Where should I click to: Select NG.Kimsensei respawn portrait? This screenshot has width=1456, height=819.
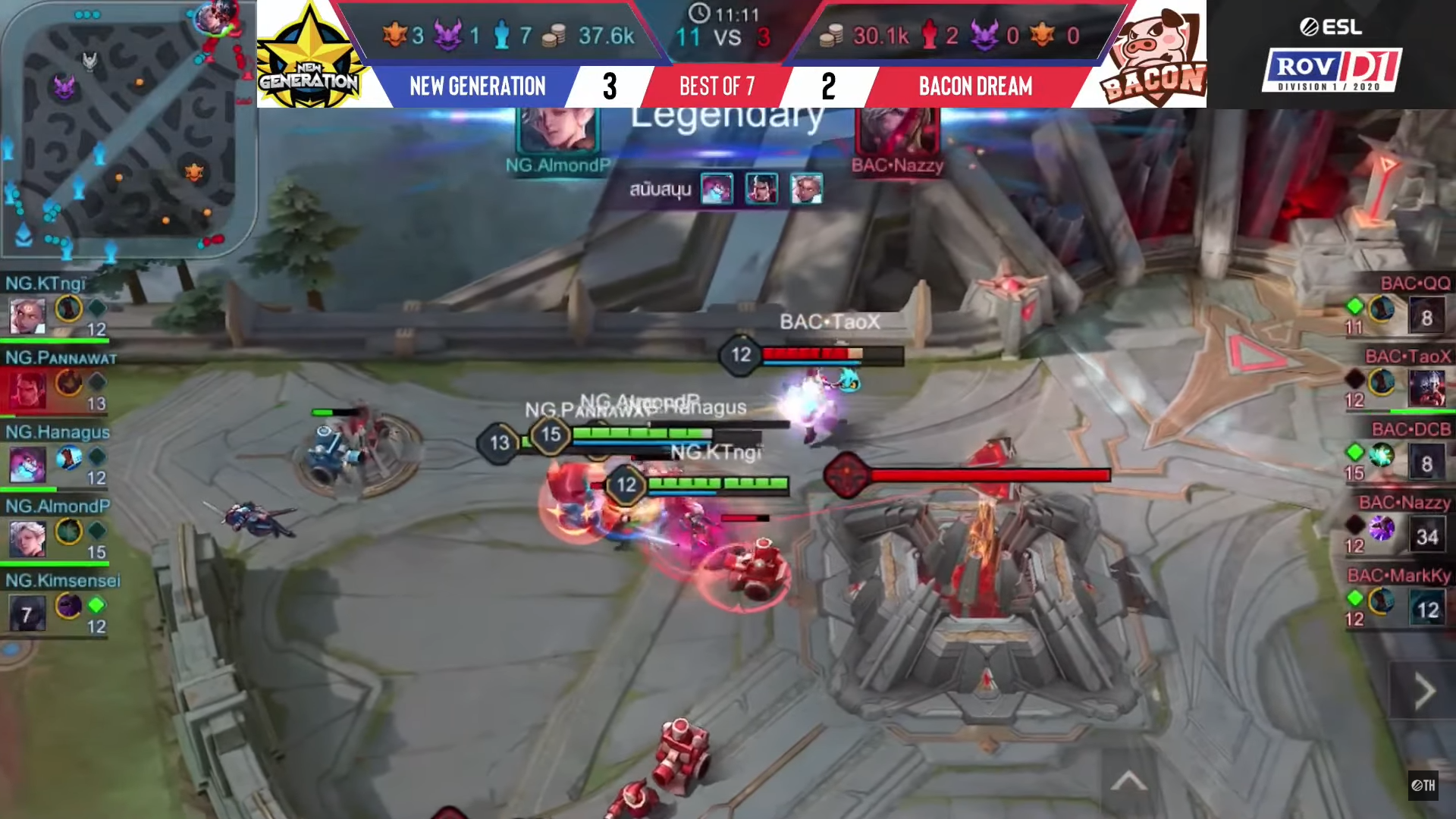pos(27,613)
